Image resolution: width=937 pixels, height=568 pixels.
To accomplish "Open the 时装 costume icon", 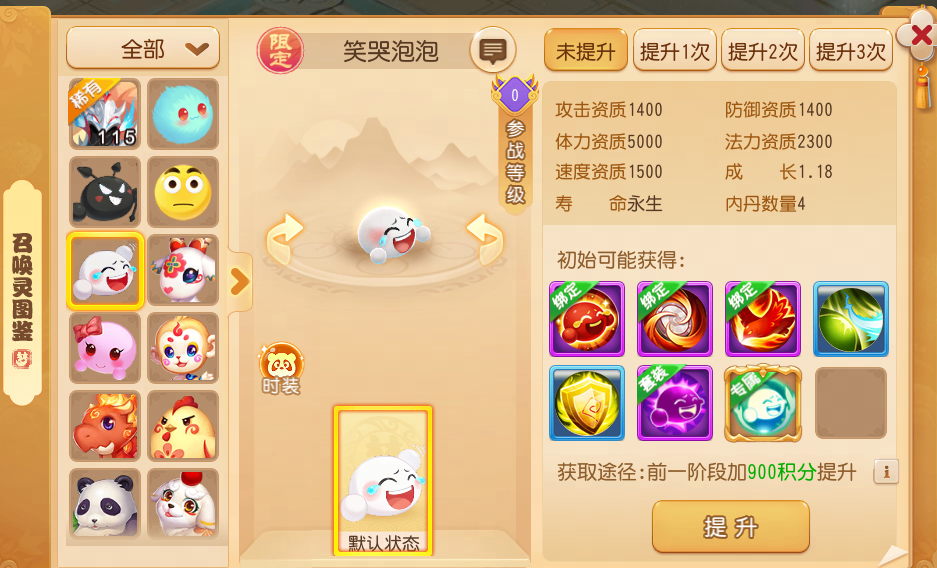I will (x=281, y=367).
